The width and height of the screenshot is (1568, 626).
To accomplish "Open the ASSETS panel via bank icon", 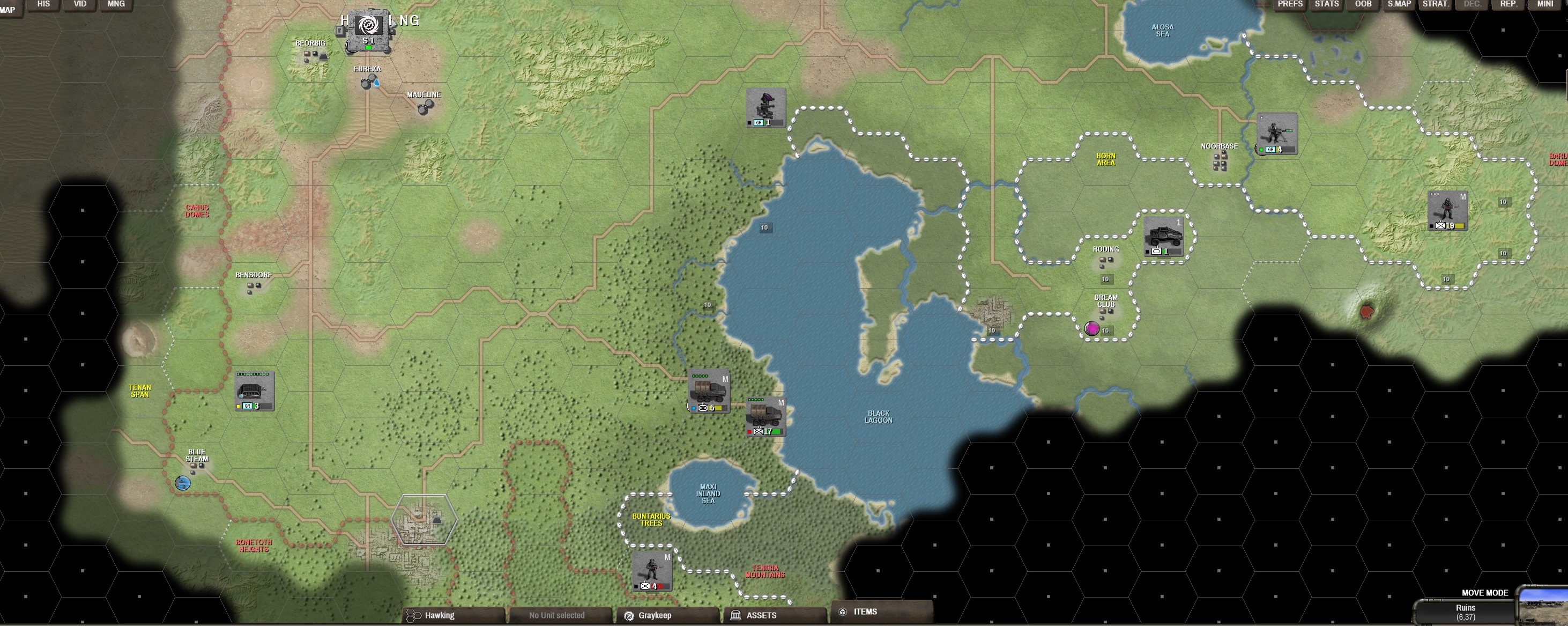I will coord(737,615).
